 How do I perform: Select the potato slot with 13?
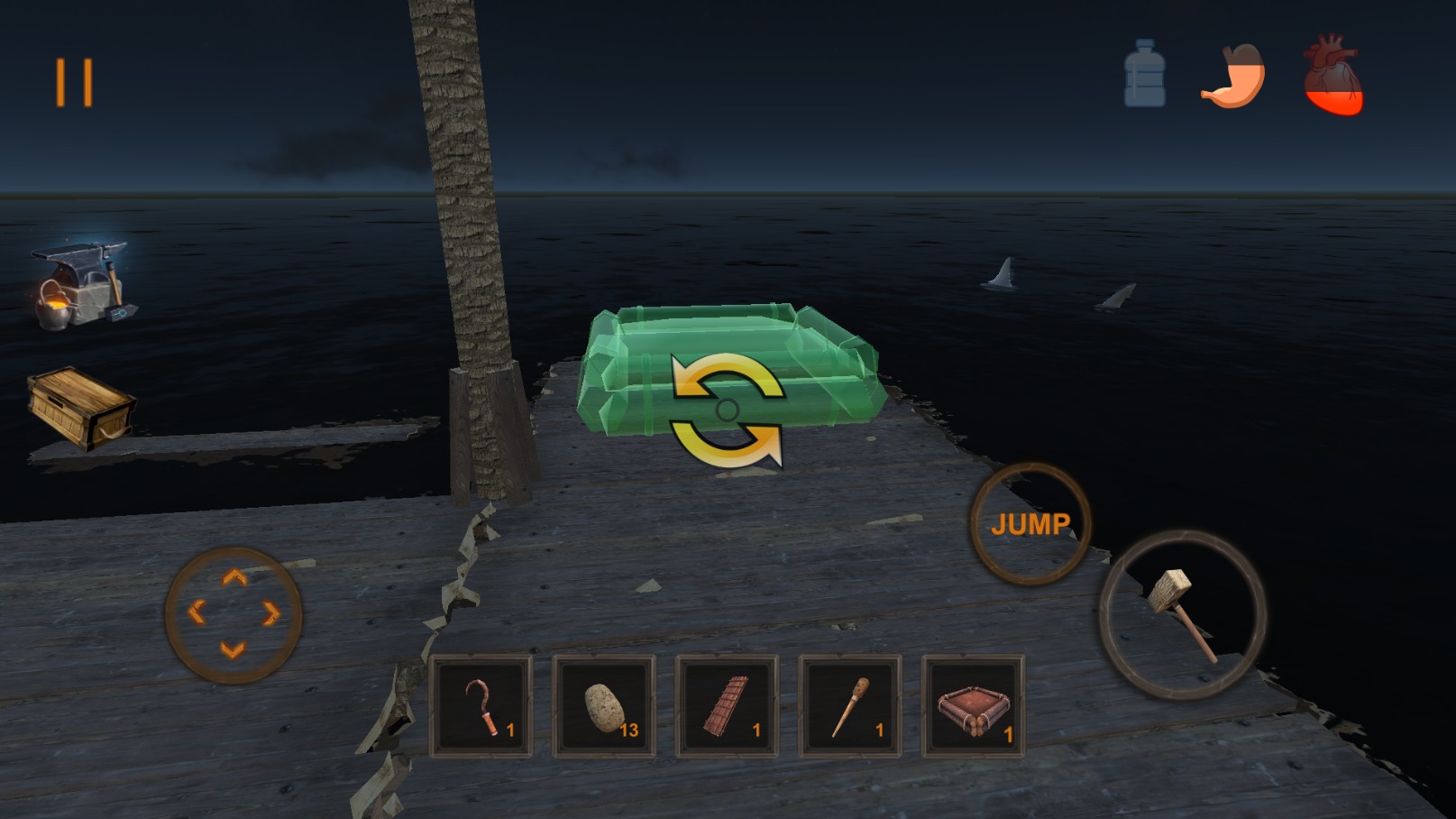604,706
